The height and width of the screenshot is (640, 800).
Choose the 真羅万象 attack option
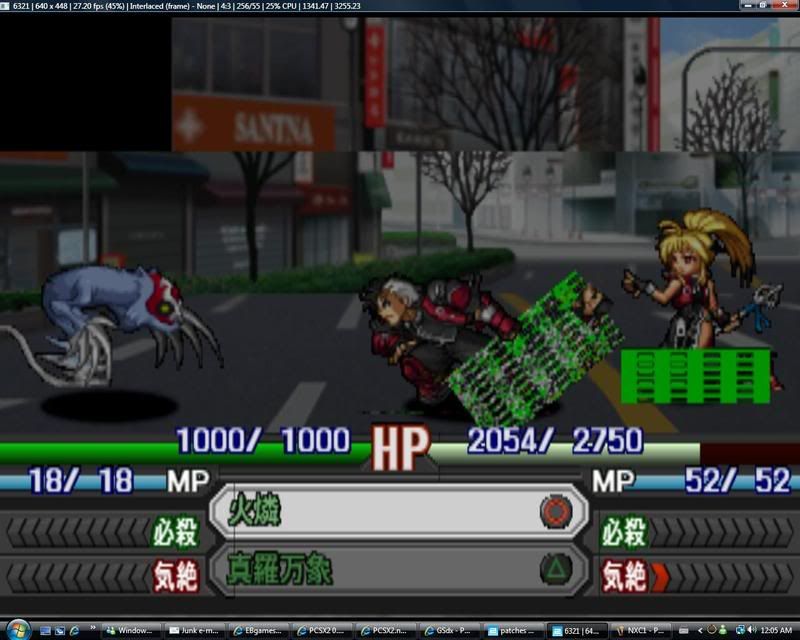point(397,570)
